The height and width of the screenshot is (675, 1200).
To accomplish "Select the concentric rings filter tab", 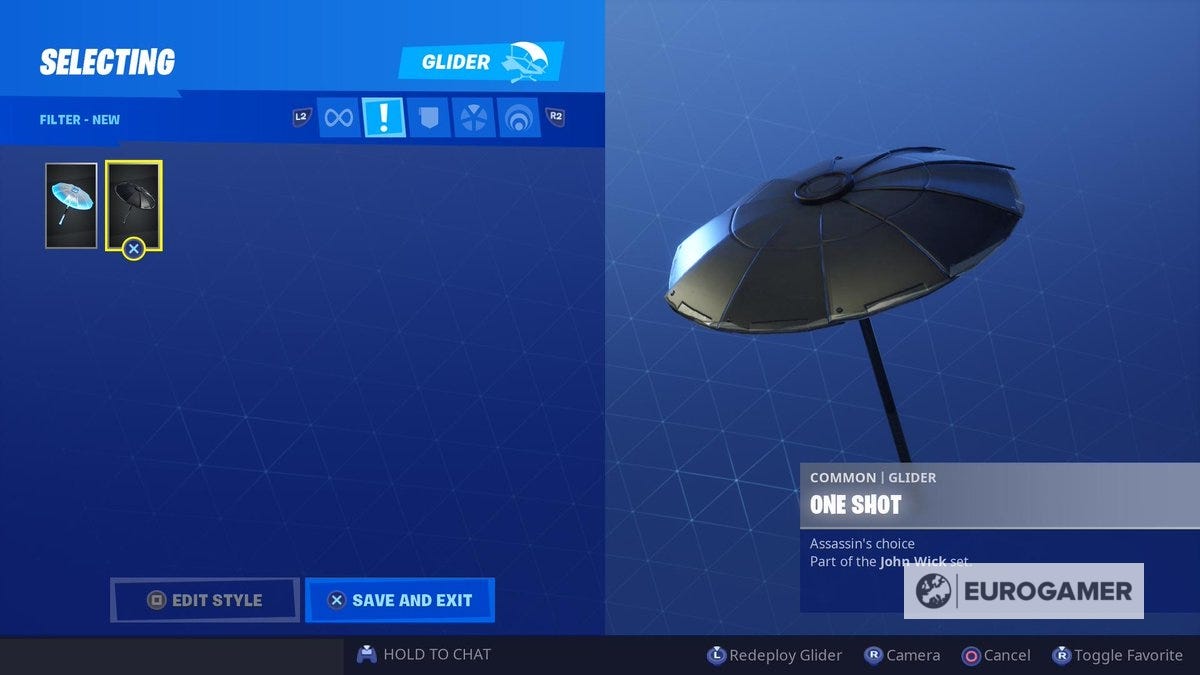I will (518, 118).
